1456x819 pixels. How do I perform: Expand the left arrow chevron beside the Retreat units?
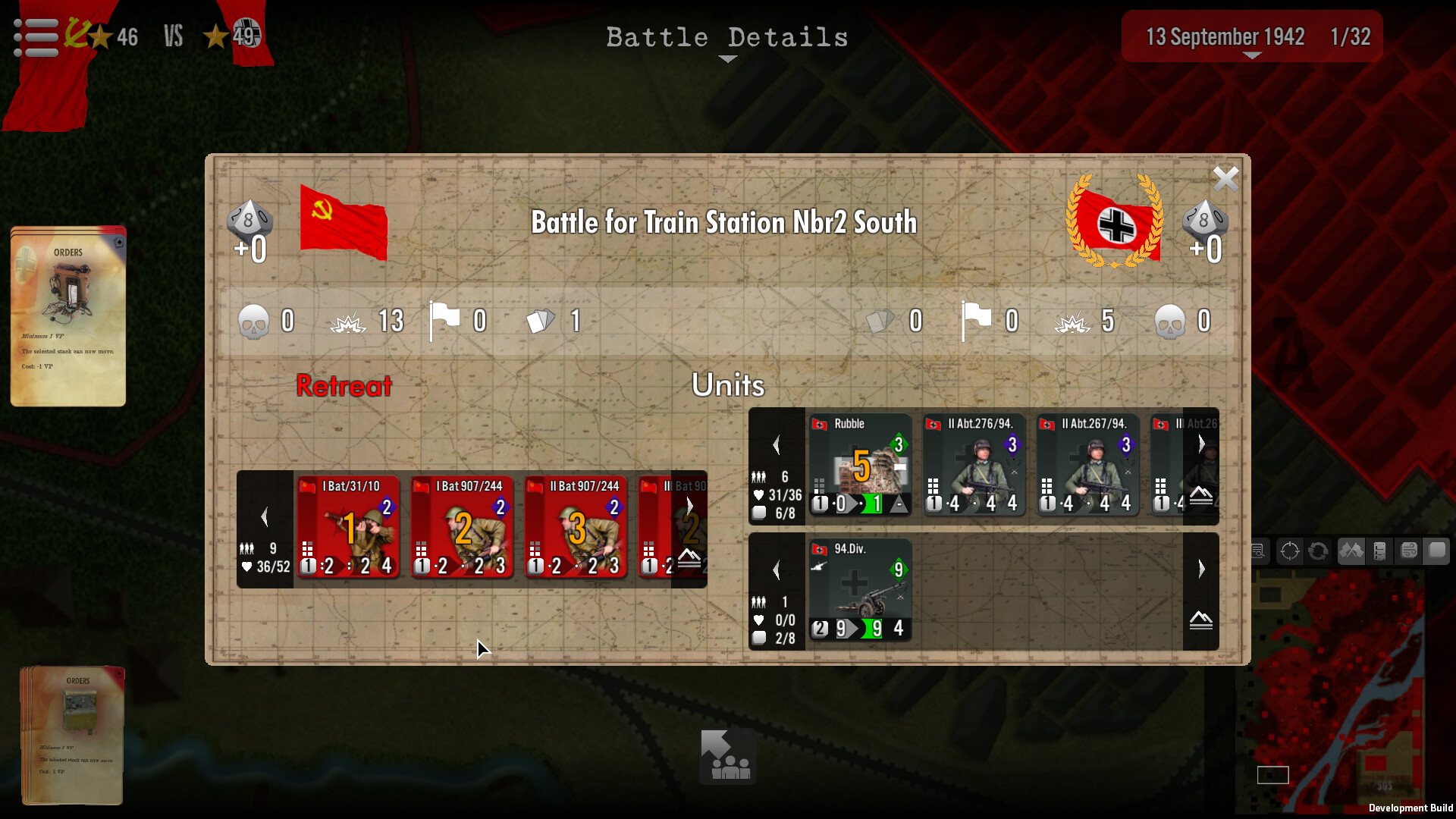point(265,516)
